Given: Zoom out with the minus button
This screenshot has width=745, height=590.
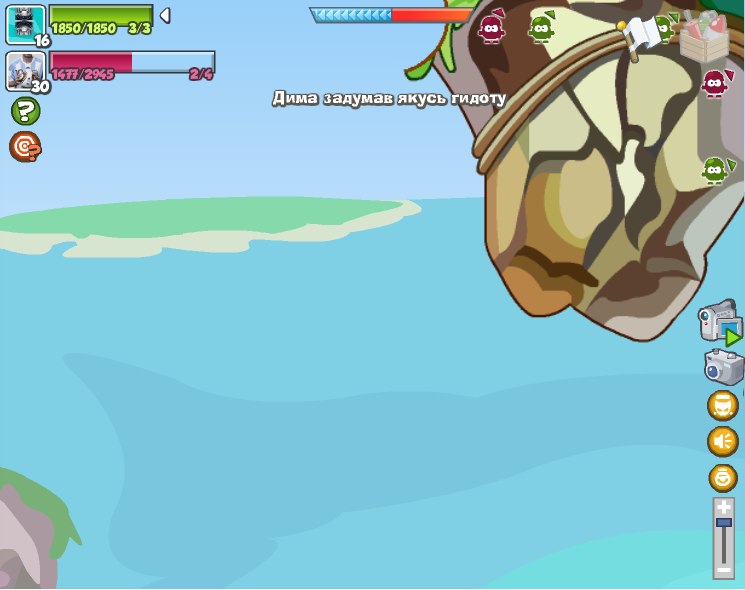Looking at the screenshot, I should tap(723, 569).
